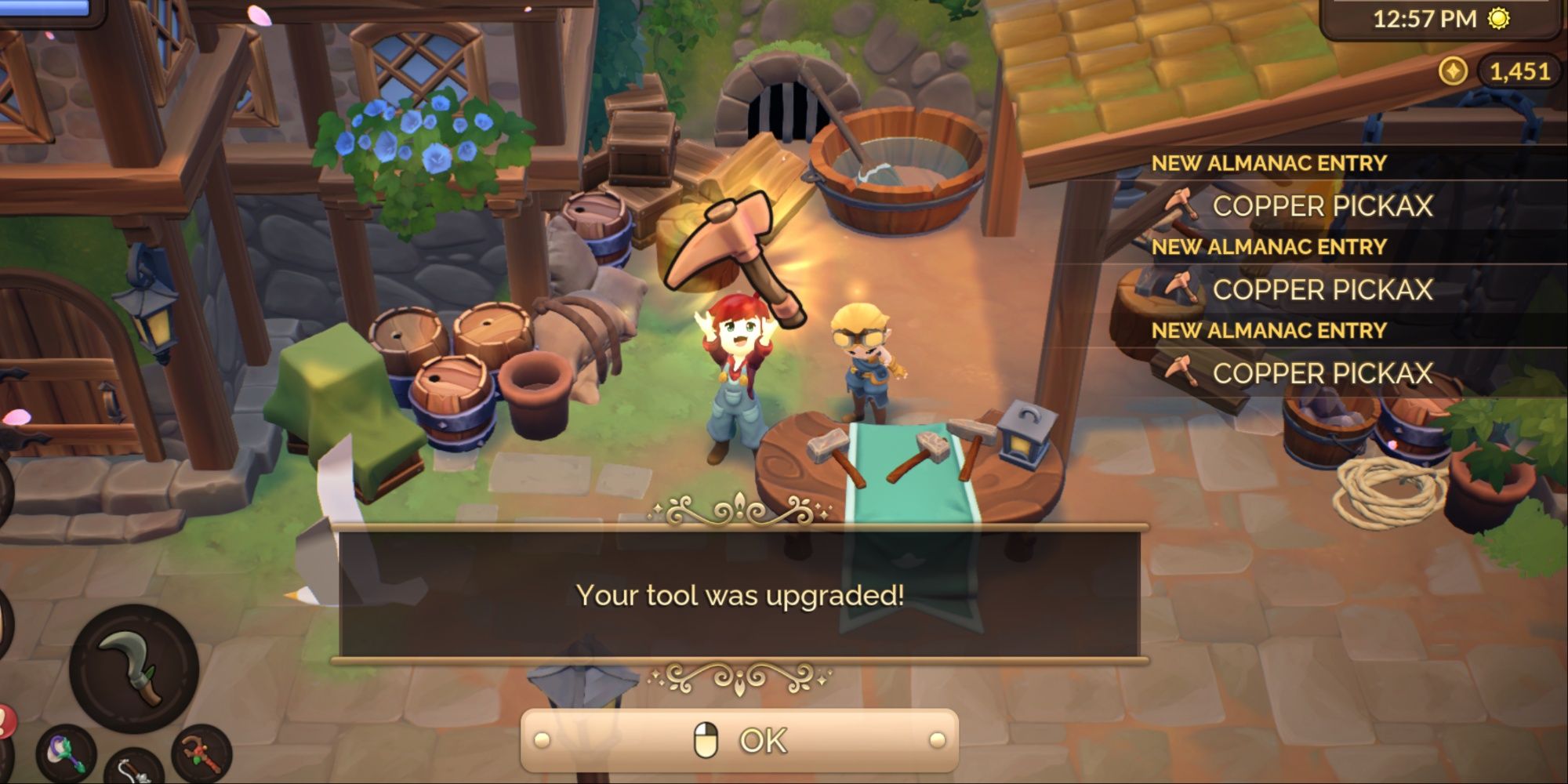Confirm the upgrade with the OK button

coord(739,741)
